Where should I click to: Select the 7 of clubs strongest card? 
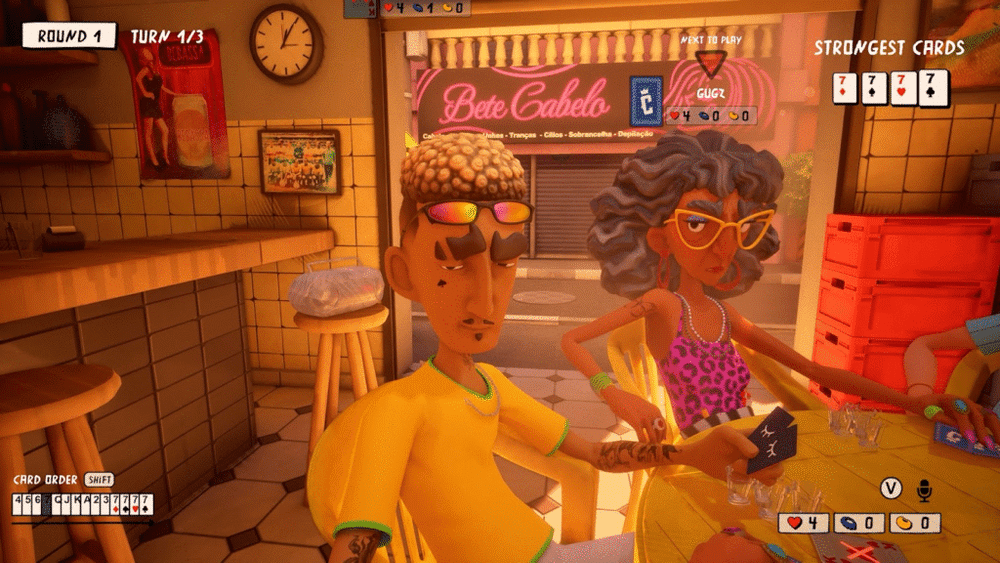933,87
